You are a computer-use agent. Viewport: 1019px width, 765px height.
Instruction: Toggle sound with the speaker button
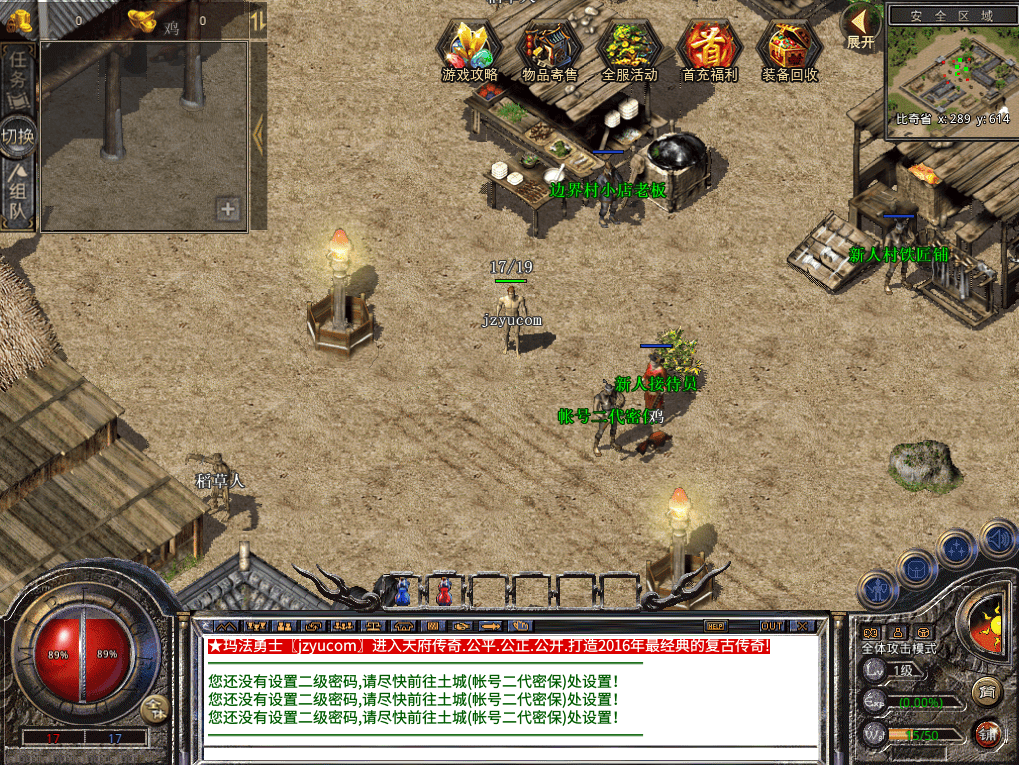pyautogui.click(x=997, y=541)
